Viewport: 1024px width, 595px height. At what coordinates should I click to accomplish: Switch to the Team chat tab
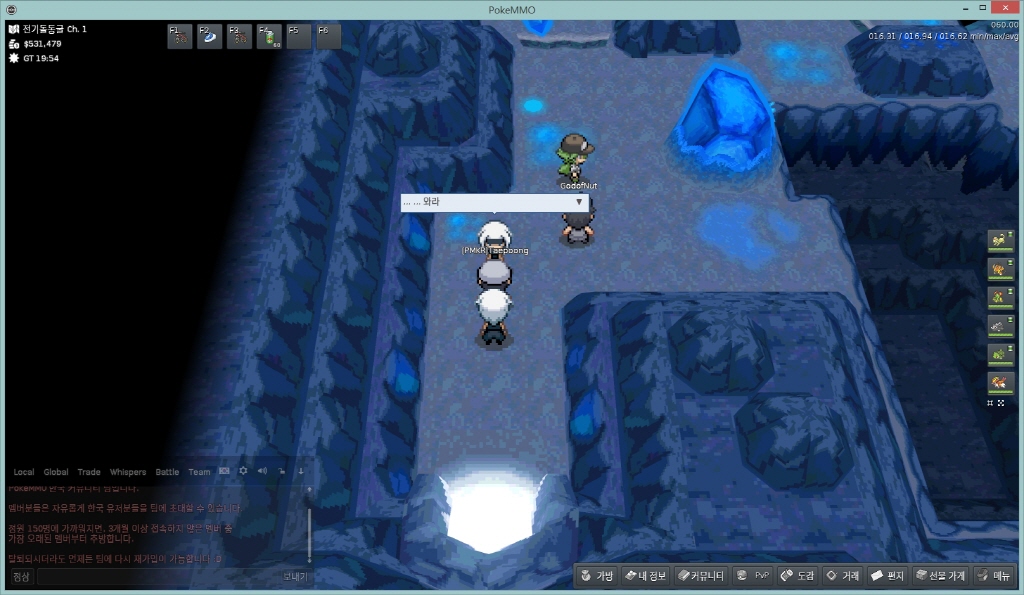click(199, 472)
